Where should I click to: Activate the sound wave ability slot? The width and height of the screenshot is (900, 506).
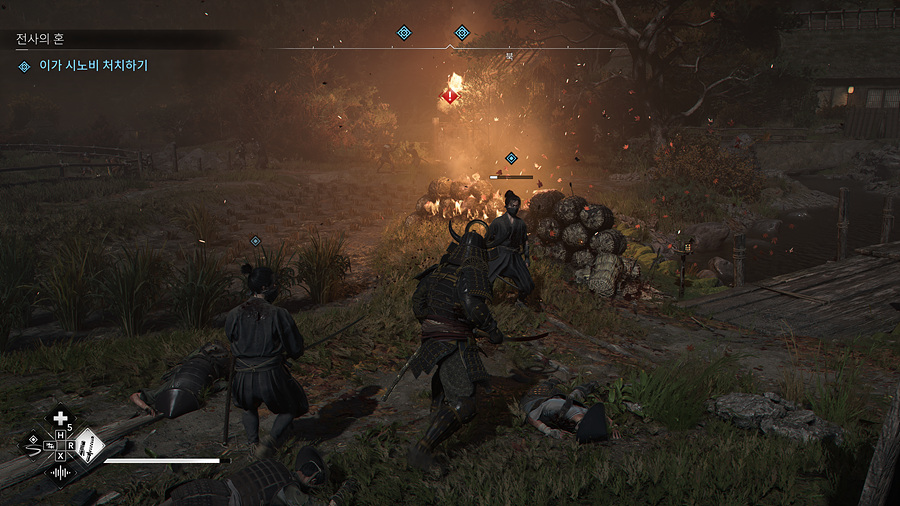[x=60, y=472]
